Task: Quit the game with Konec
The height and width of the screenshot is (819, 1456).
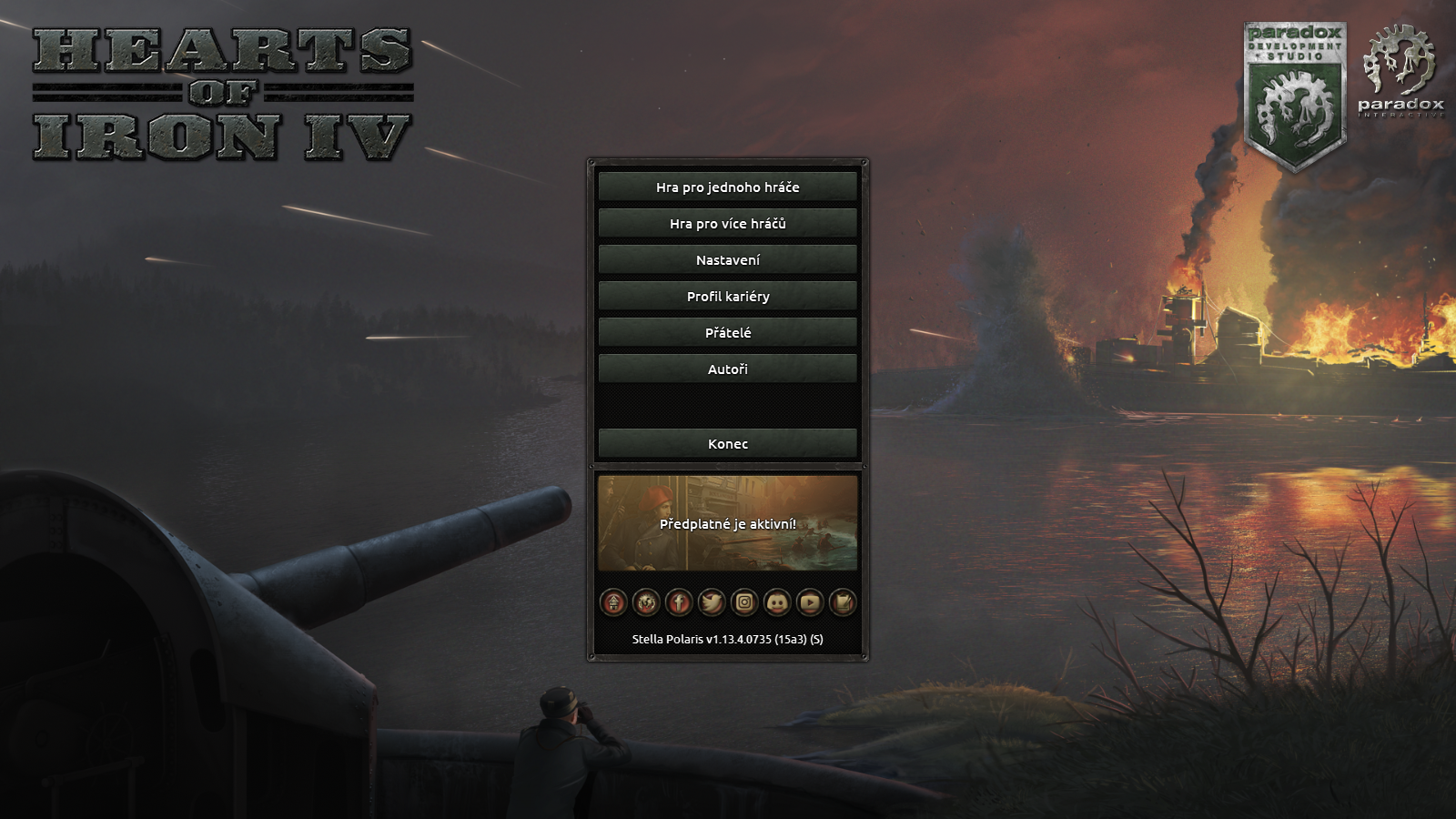Action: pyautogui.click(x=727, y=443)
